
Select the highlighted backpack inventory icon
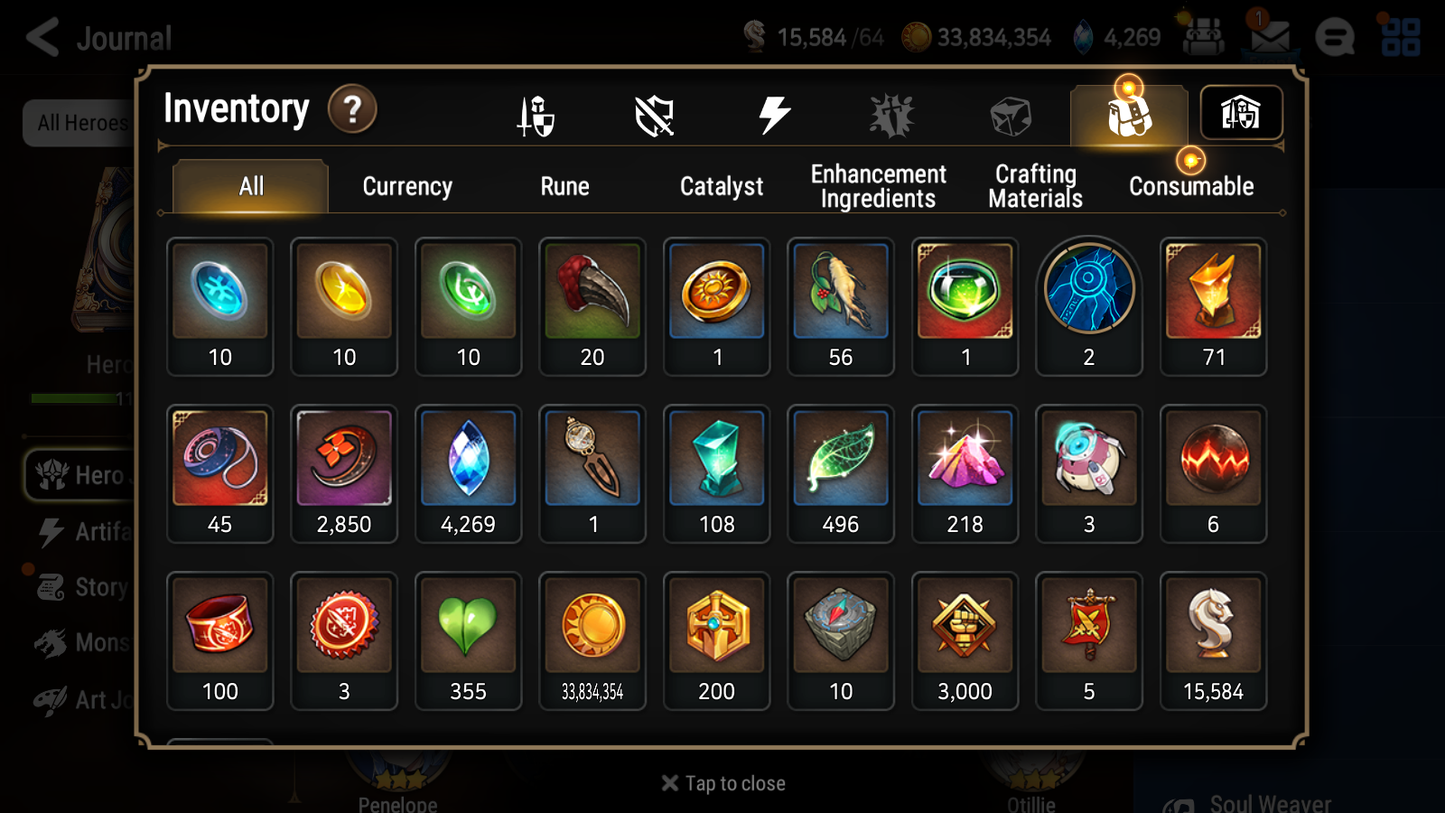1128,114
